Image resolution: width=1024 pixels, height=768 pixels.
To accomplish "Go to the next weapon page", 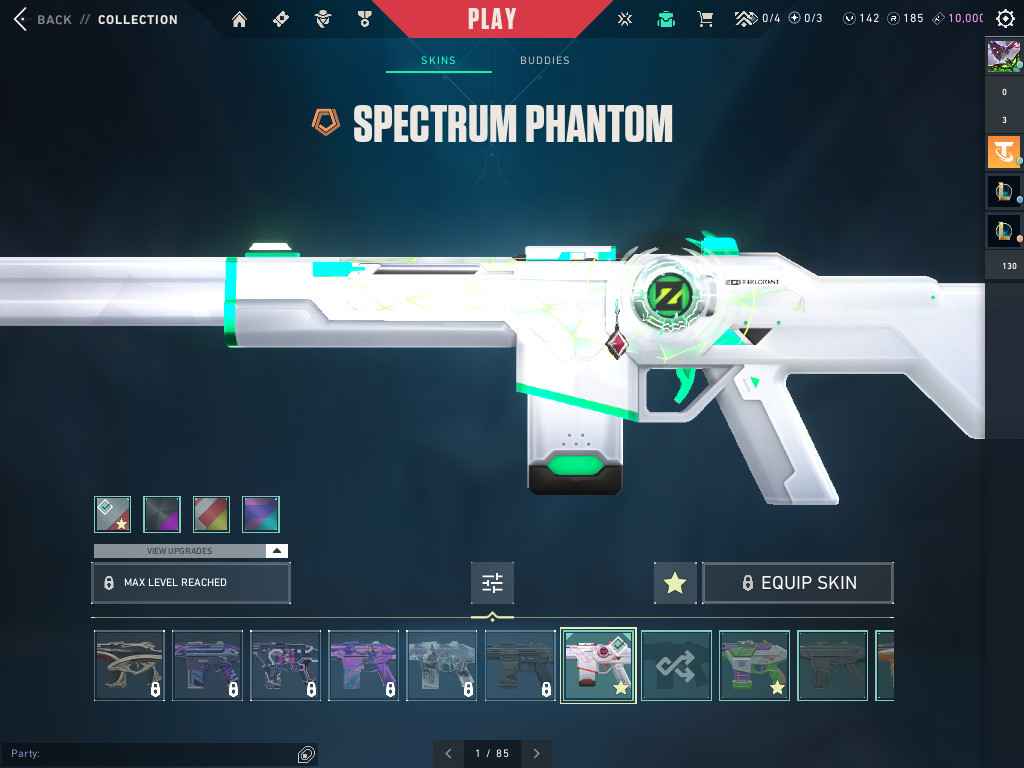I will pos(537,753).
